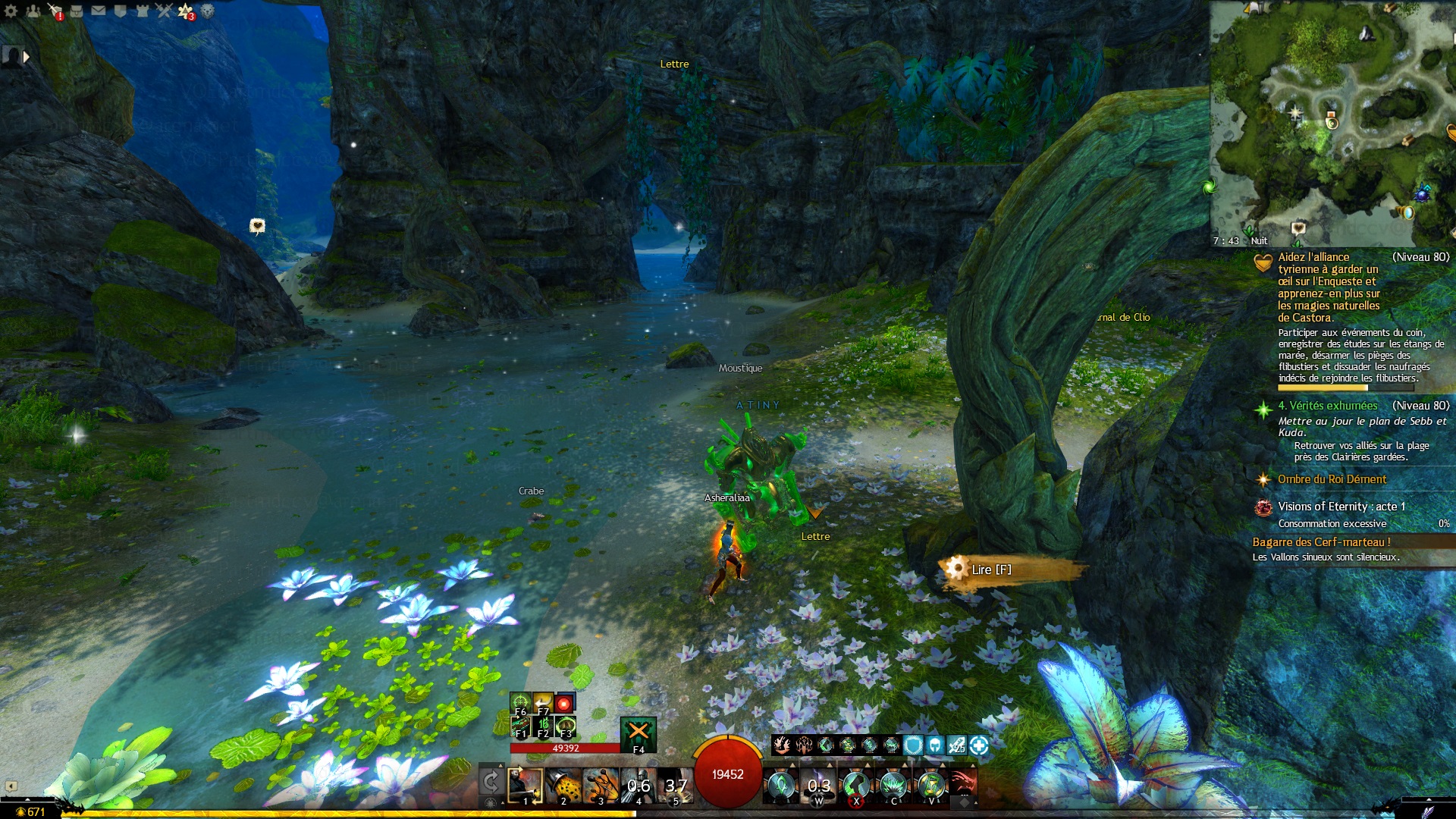The width and height of the screenshot is (1456, 819).
Task: Open the hero panel with alert badge
Action: [55, 11]
